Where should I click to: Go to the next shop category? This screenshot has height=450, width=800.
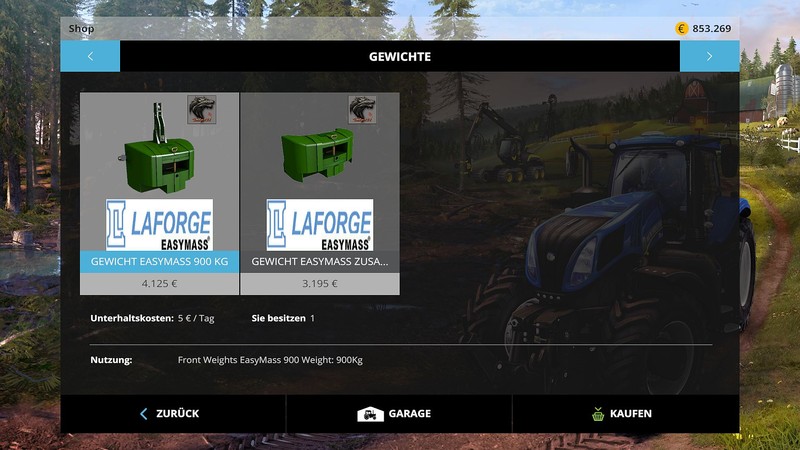click(x=709, y=57)
